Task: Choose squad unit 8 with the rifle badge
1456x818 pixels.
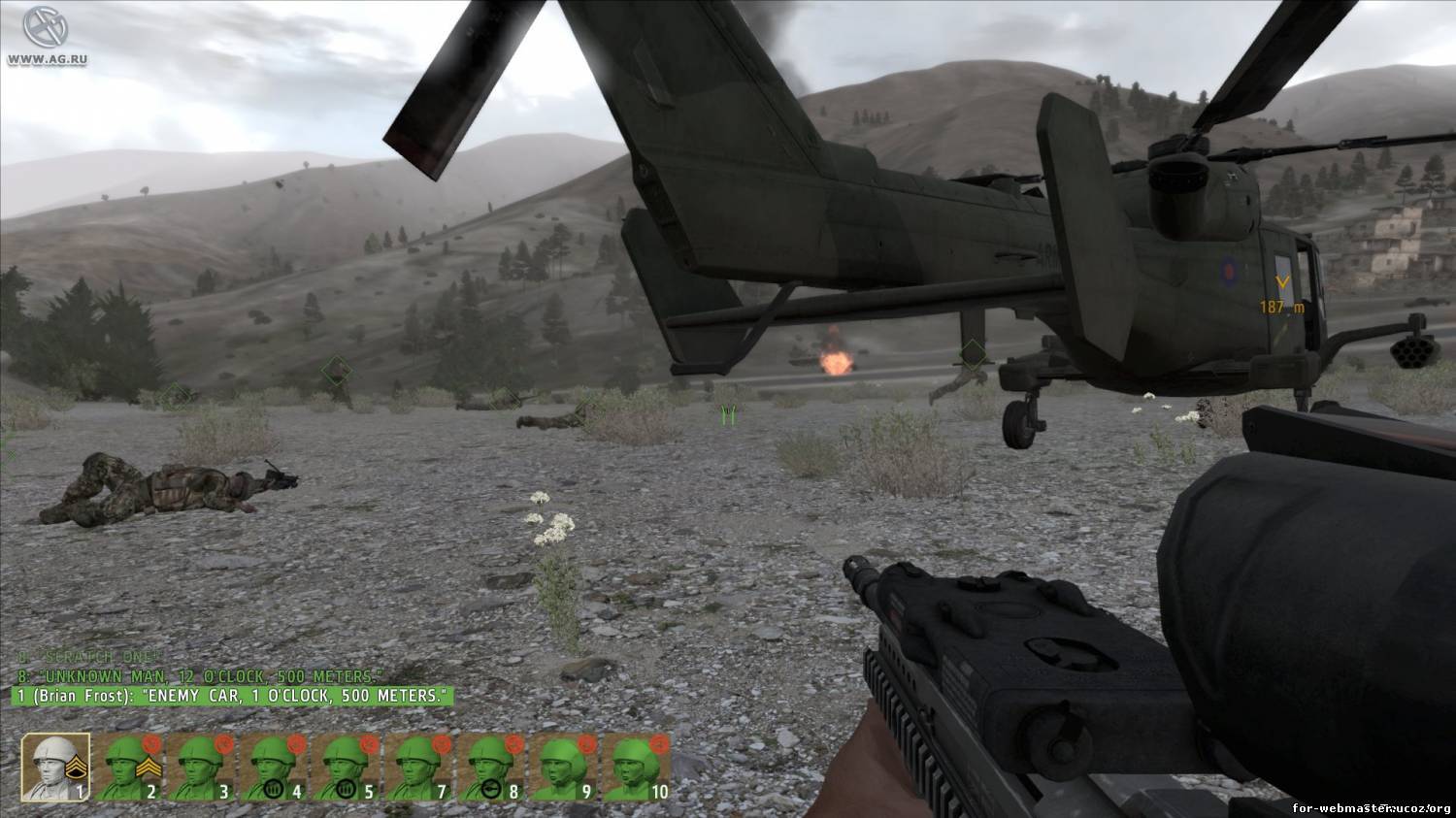Action: pos(493,767)
